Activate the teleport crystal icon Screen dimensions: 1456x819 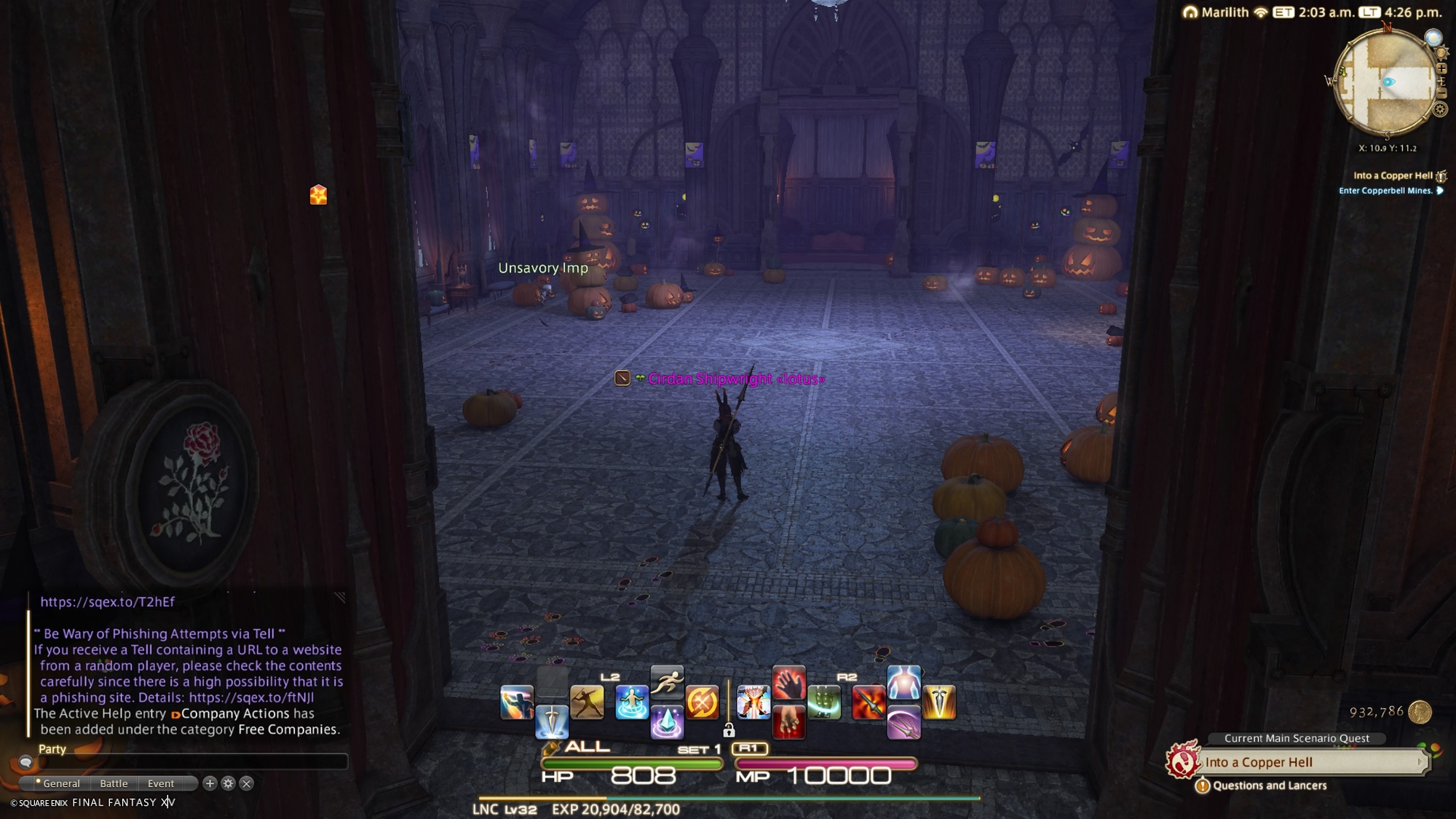(x=667, y=722)
